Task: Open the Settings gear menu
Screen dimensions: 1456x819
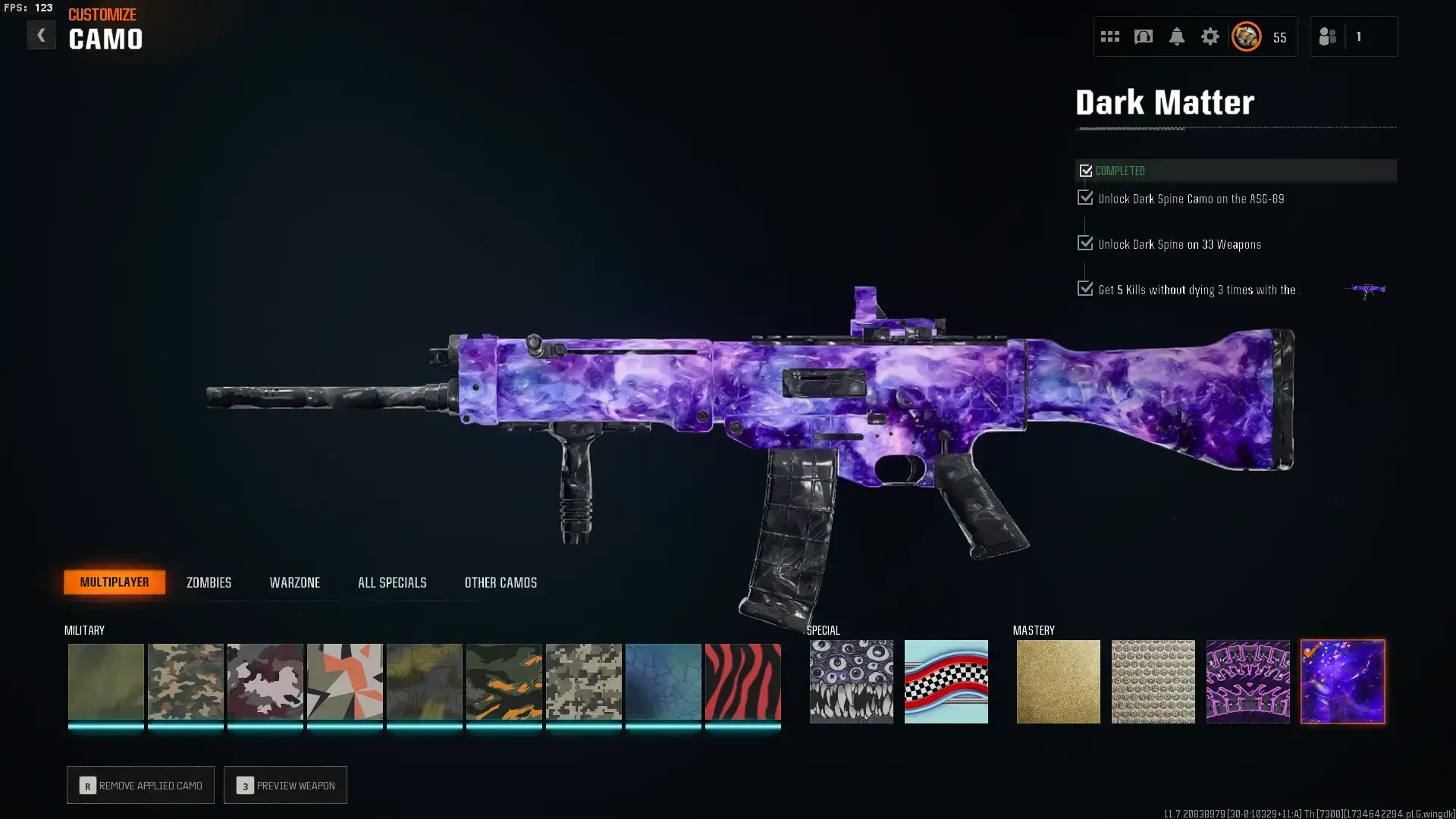Action: [x=1210, y=36]
